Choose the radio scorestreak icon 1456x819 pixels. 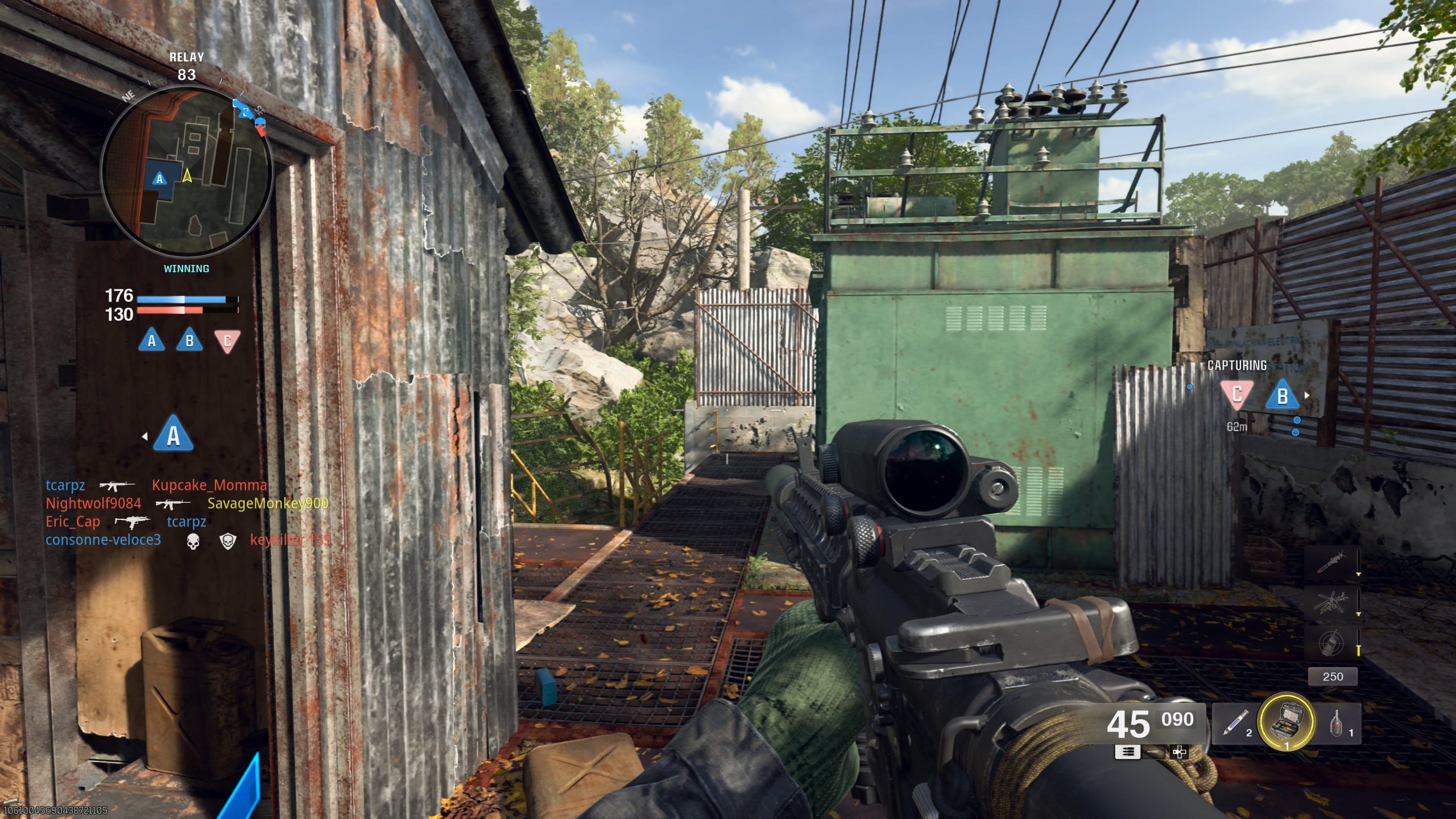pyautogui.click(x=1331, y=643)
